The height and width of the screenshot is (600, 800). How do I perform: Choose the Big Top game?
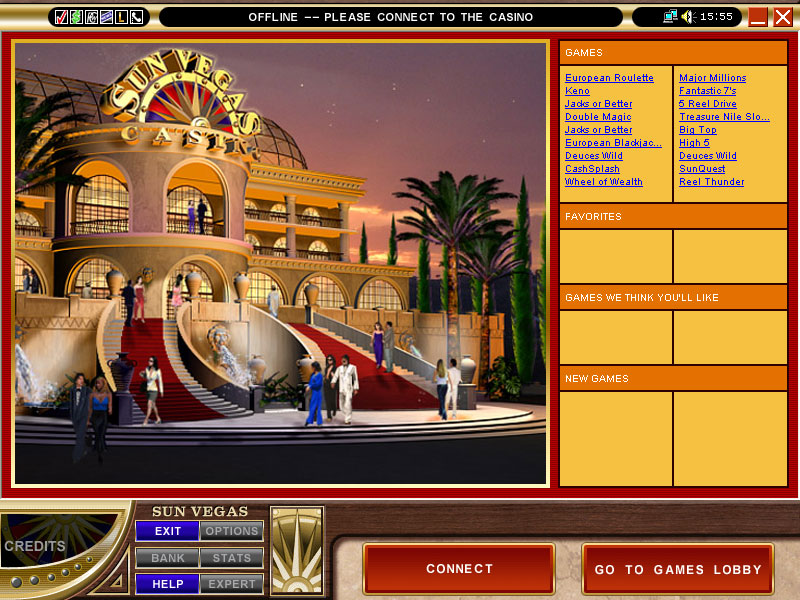click(x=697, y=130)
